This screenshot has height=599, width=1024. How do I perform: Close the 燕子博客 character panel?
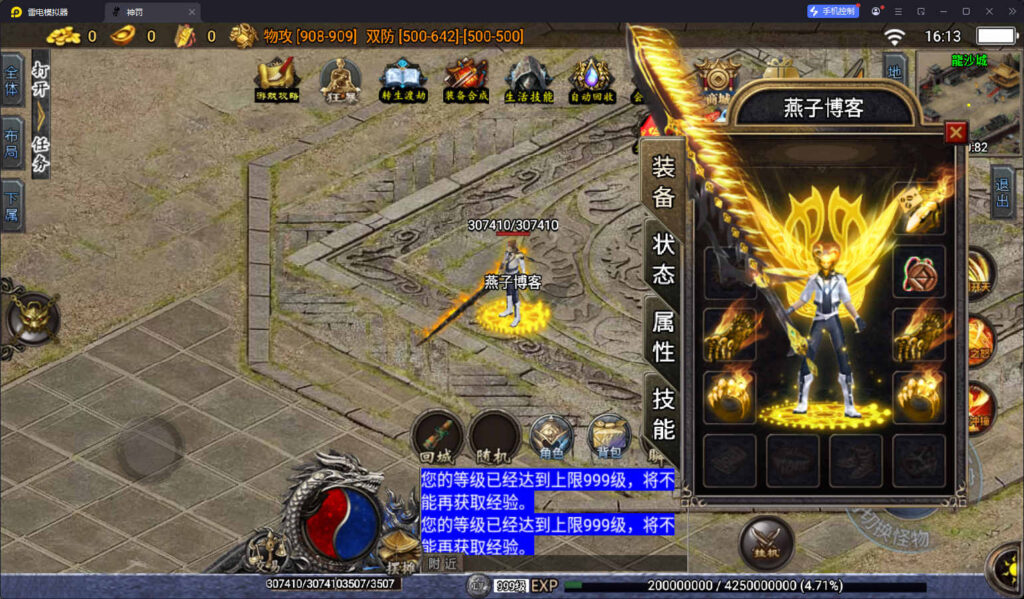(956, 132)
